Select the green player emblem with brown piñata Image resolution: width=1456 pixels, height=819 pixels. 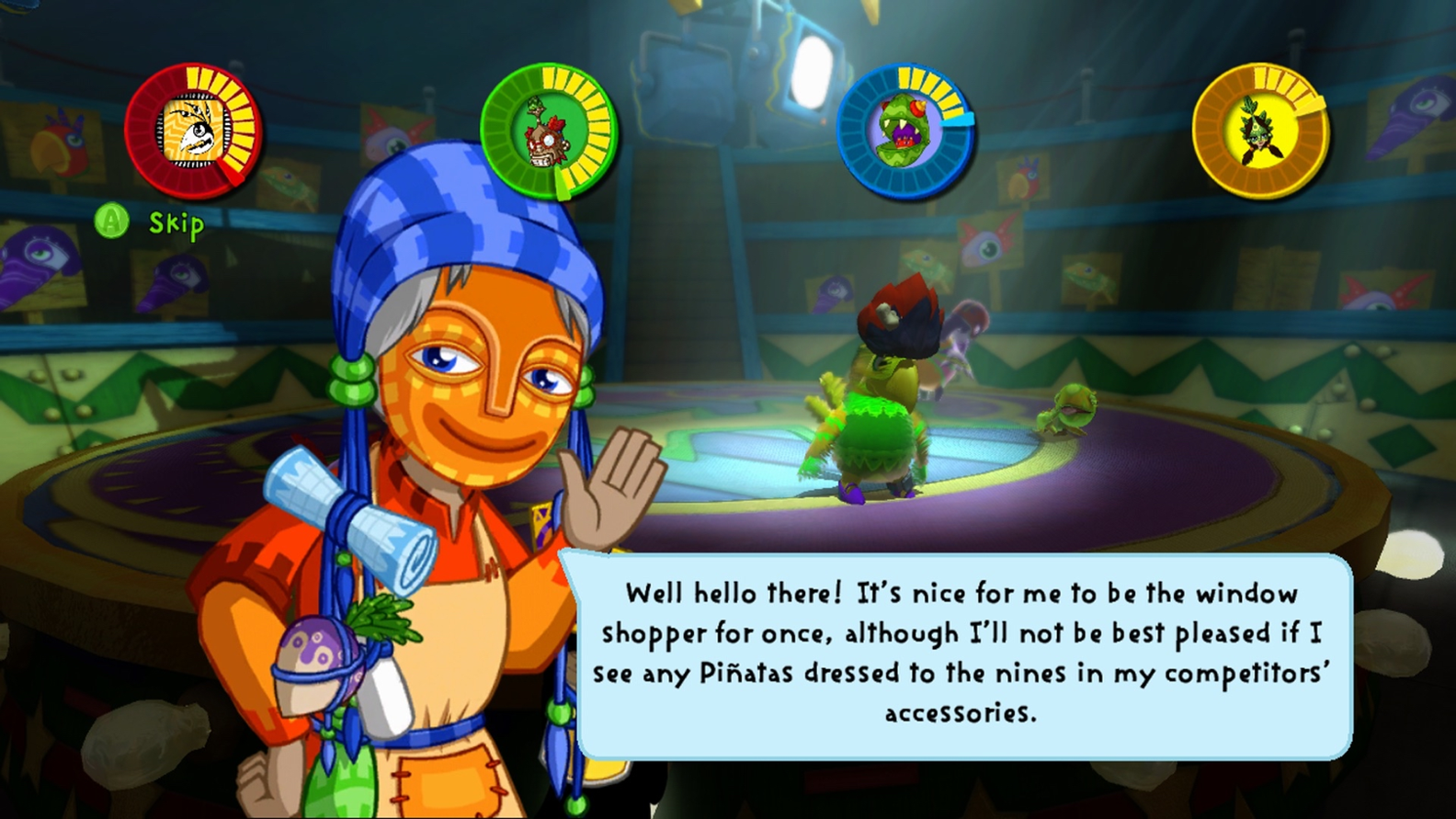coord(549,131)
